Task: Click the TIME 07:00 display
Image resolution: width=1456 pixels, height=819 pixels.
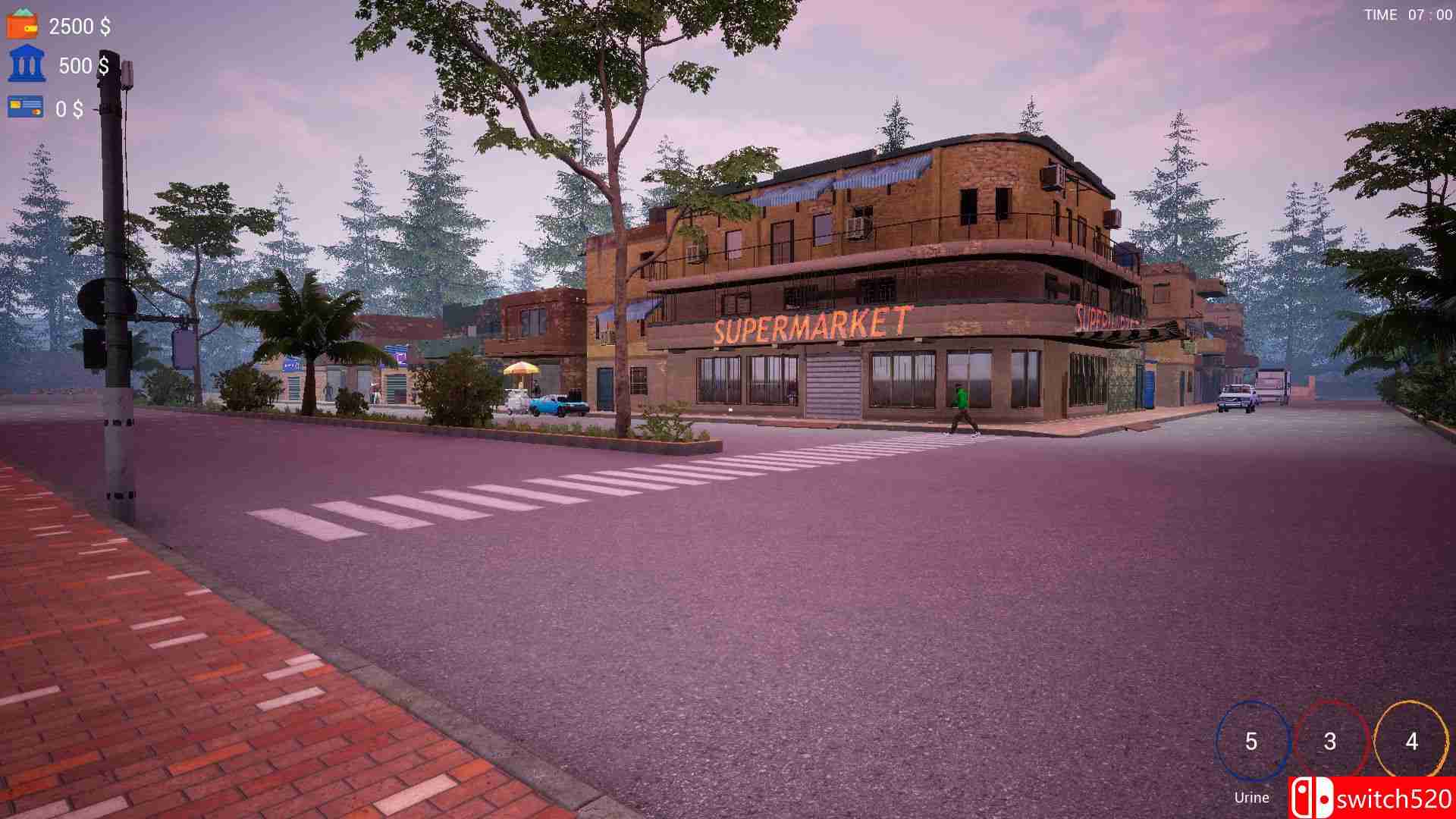Action: [1407, 14]
